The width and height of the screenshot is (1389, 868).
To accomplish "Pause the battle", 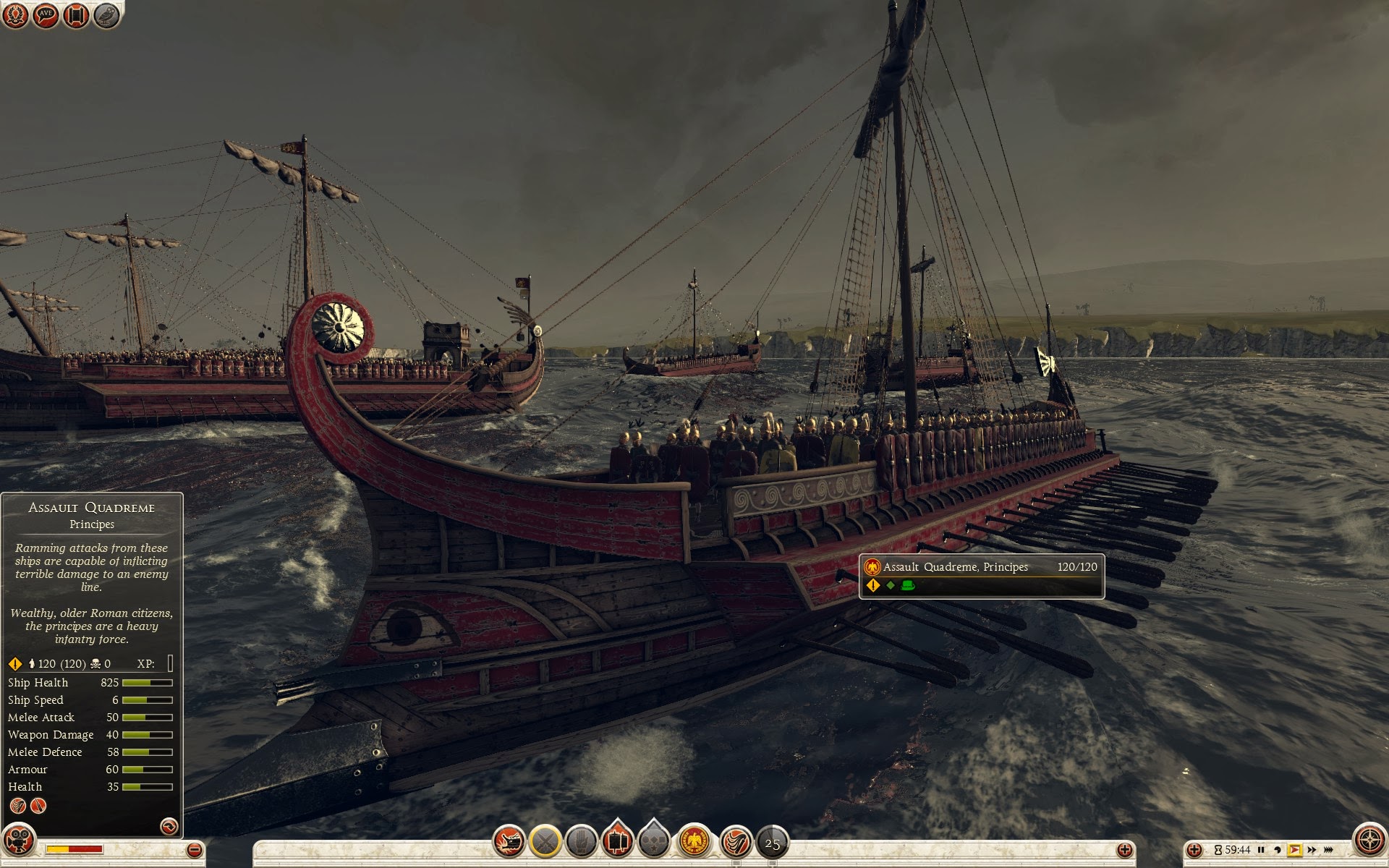I will point(1261,850).
